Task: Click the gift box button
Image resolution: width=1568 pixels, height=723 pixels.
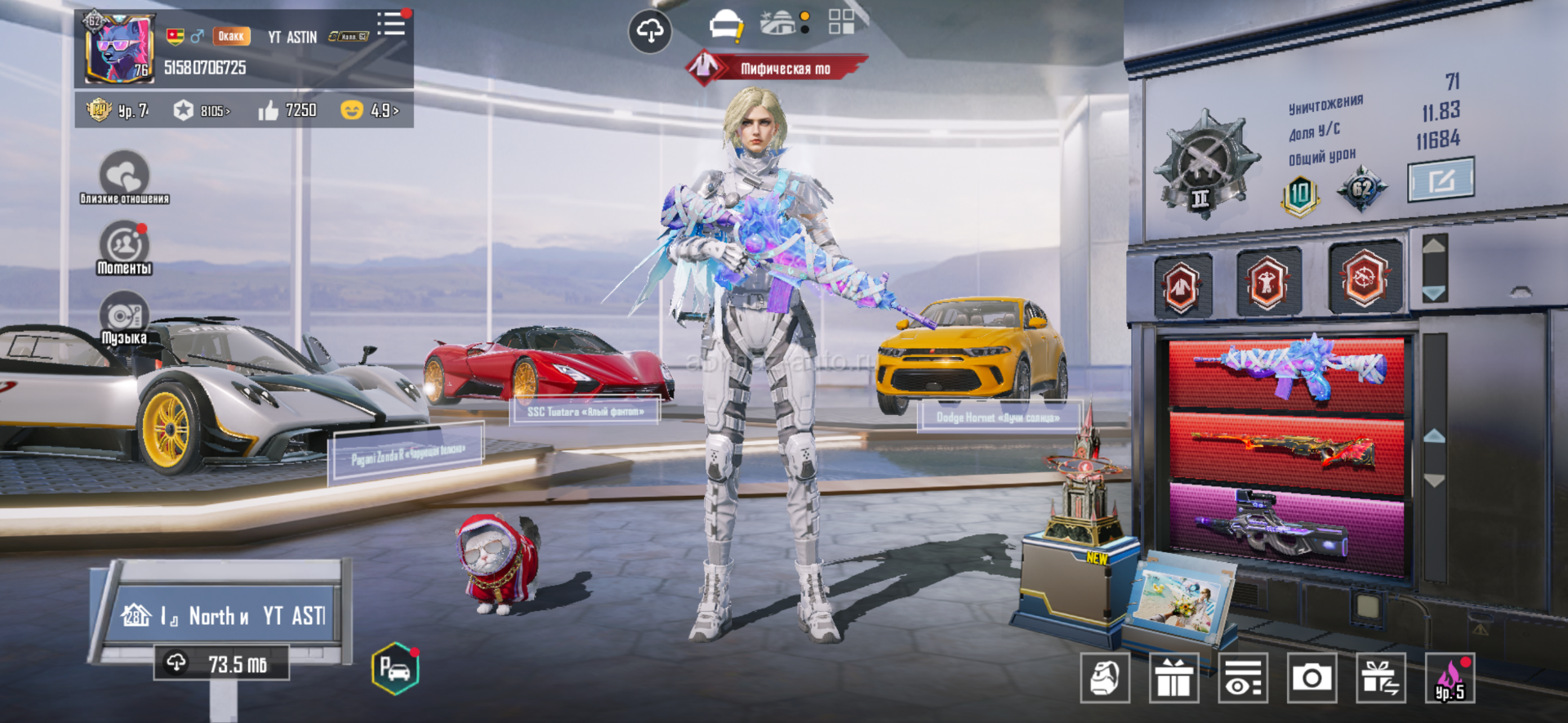Action: point(1174,677)
